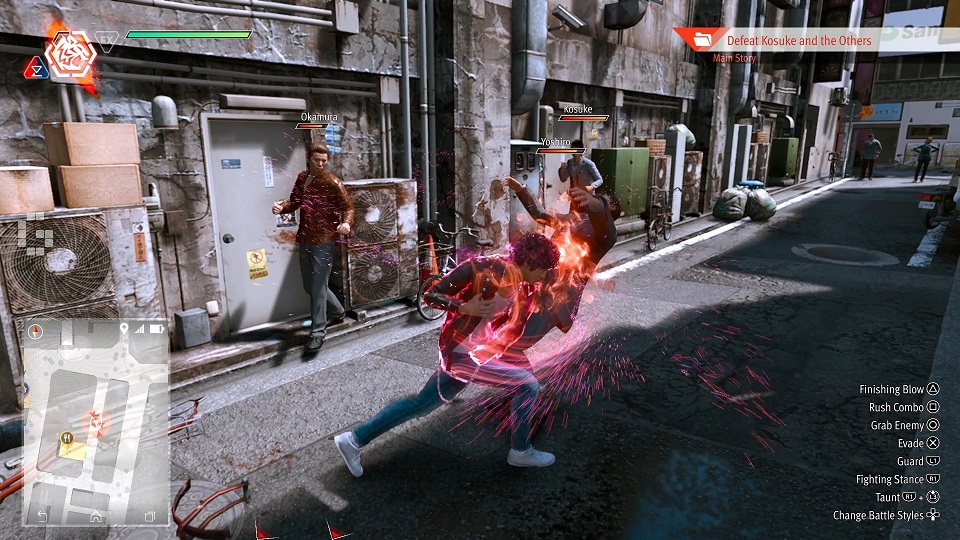Tap the minimap compass icon
The height and width of the screenshot is (540, 960).
(34, 328)
